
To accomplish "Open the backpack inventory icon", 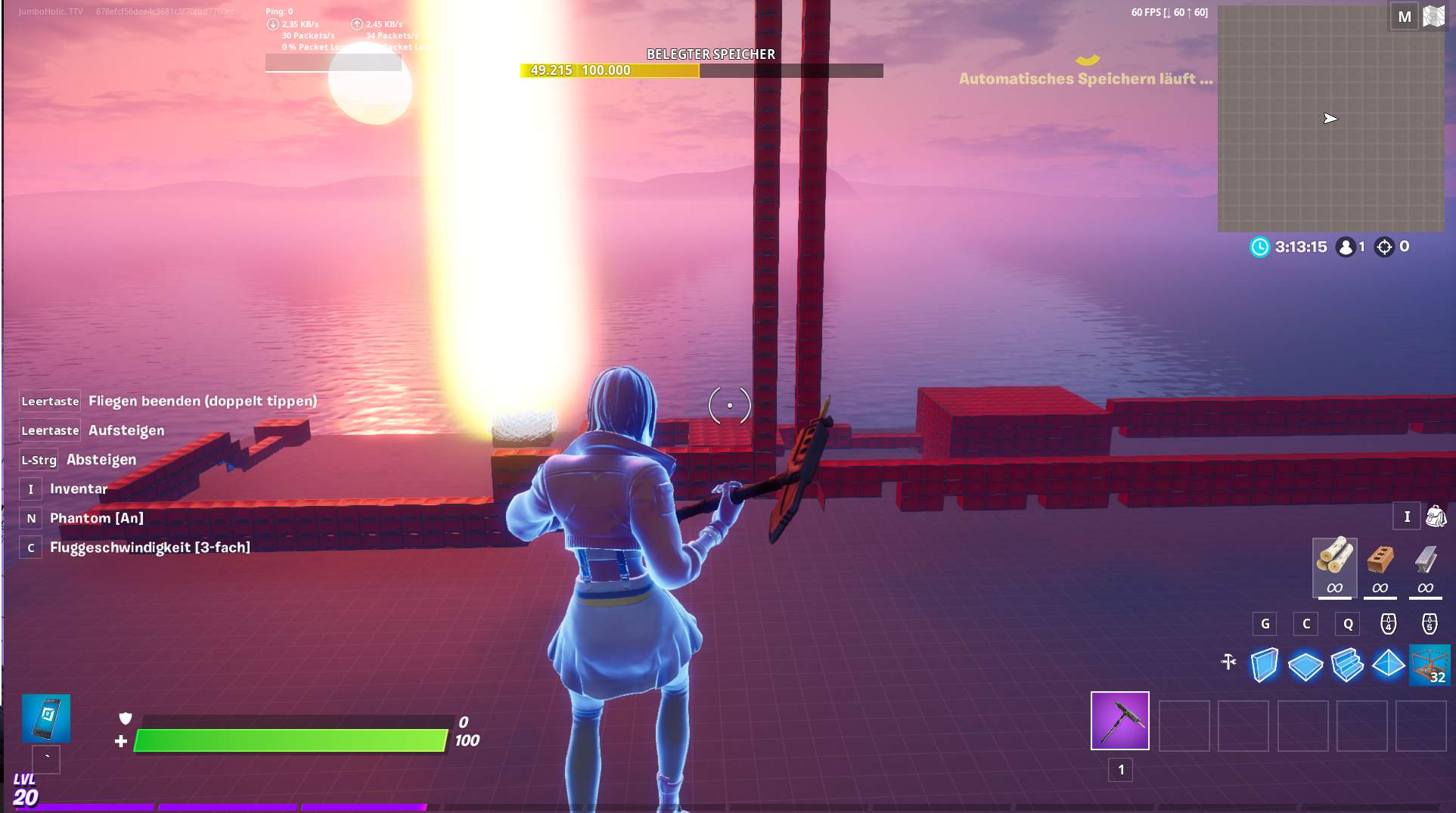I will click(1435, 517).
